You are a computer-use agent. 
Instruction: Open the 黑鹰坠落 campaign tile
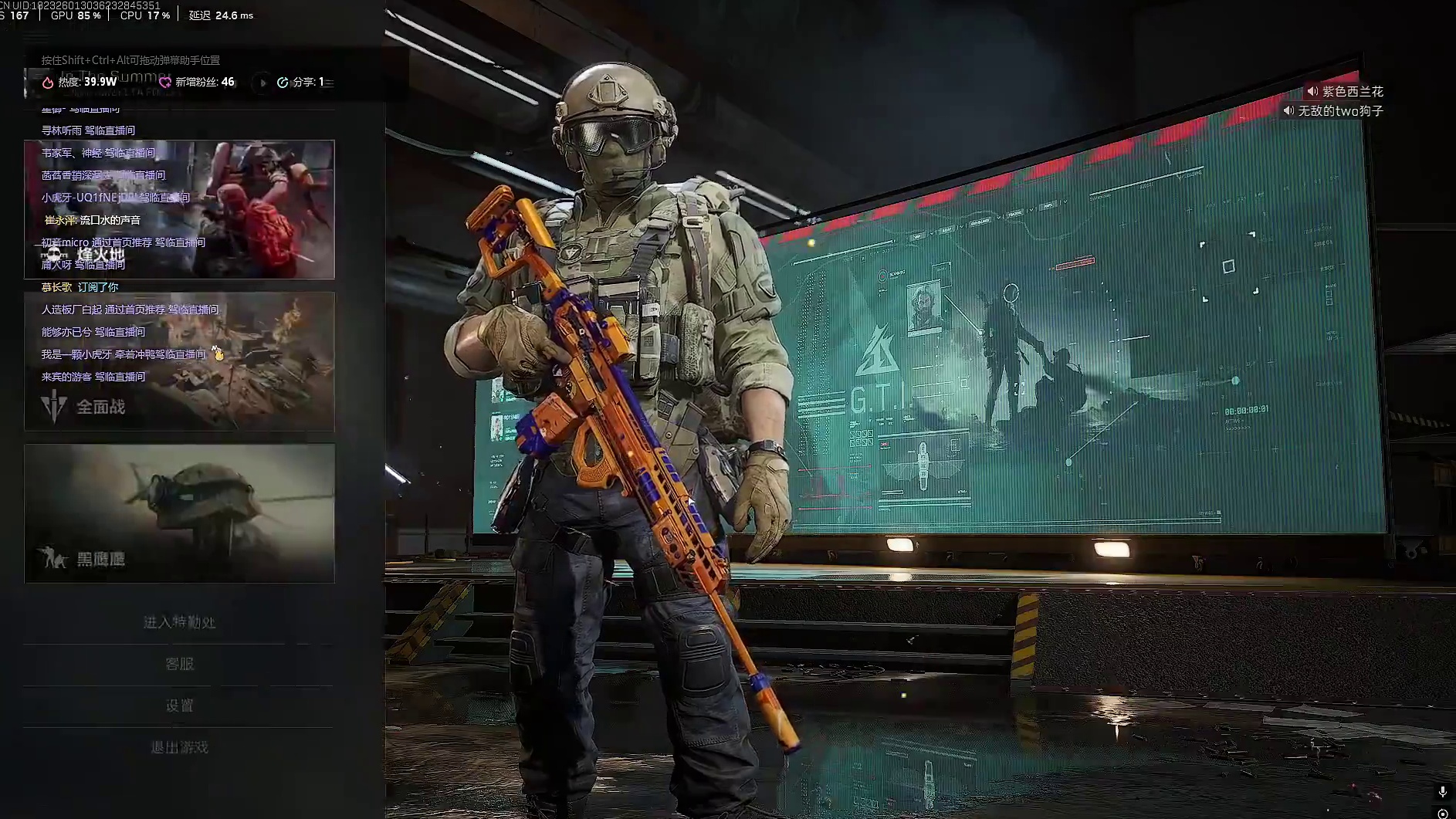[x=179, y=513]
